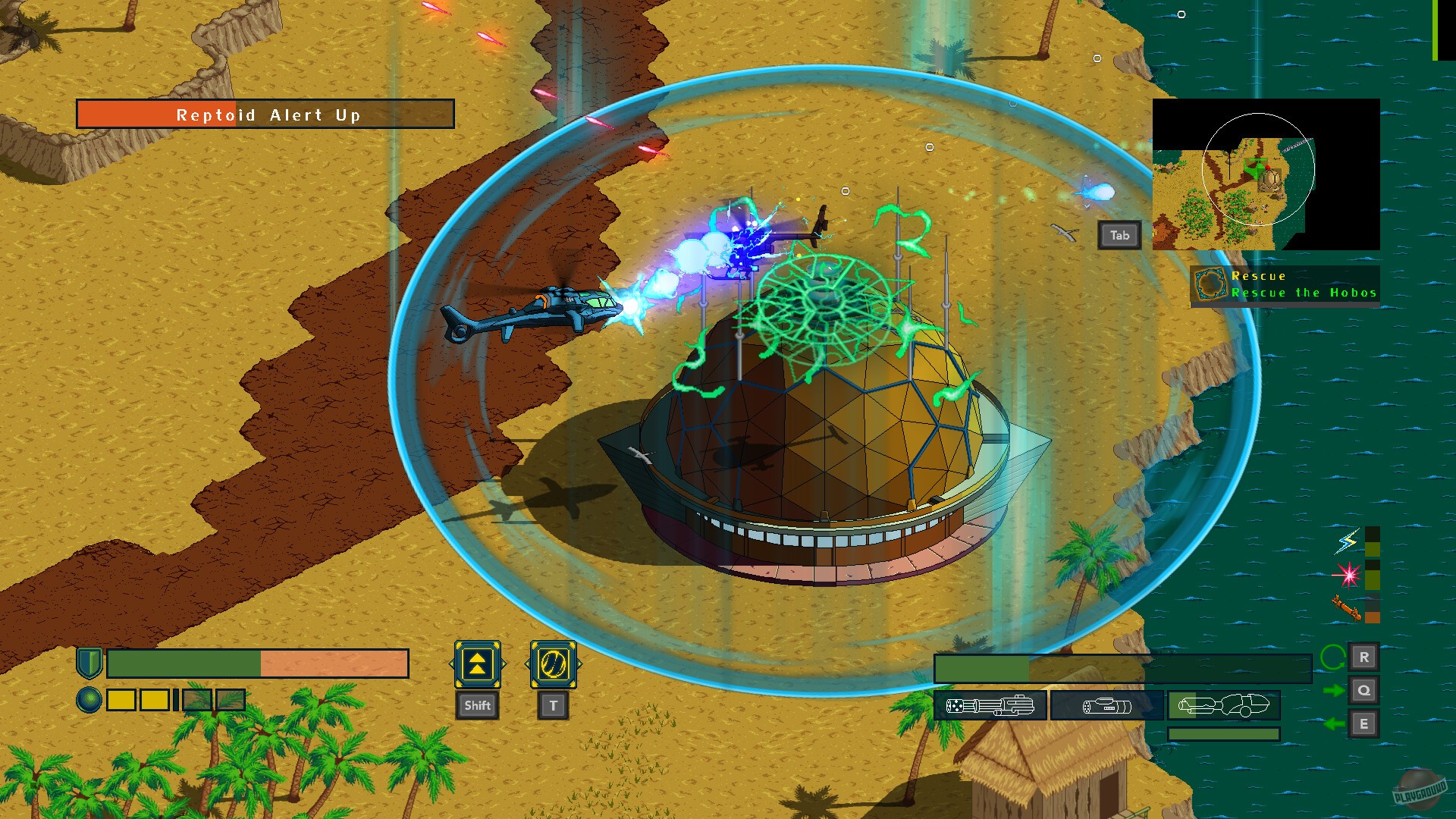Open the minimap panel
This screenshot has width=1456, height=819.
1263,173
